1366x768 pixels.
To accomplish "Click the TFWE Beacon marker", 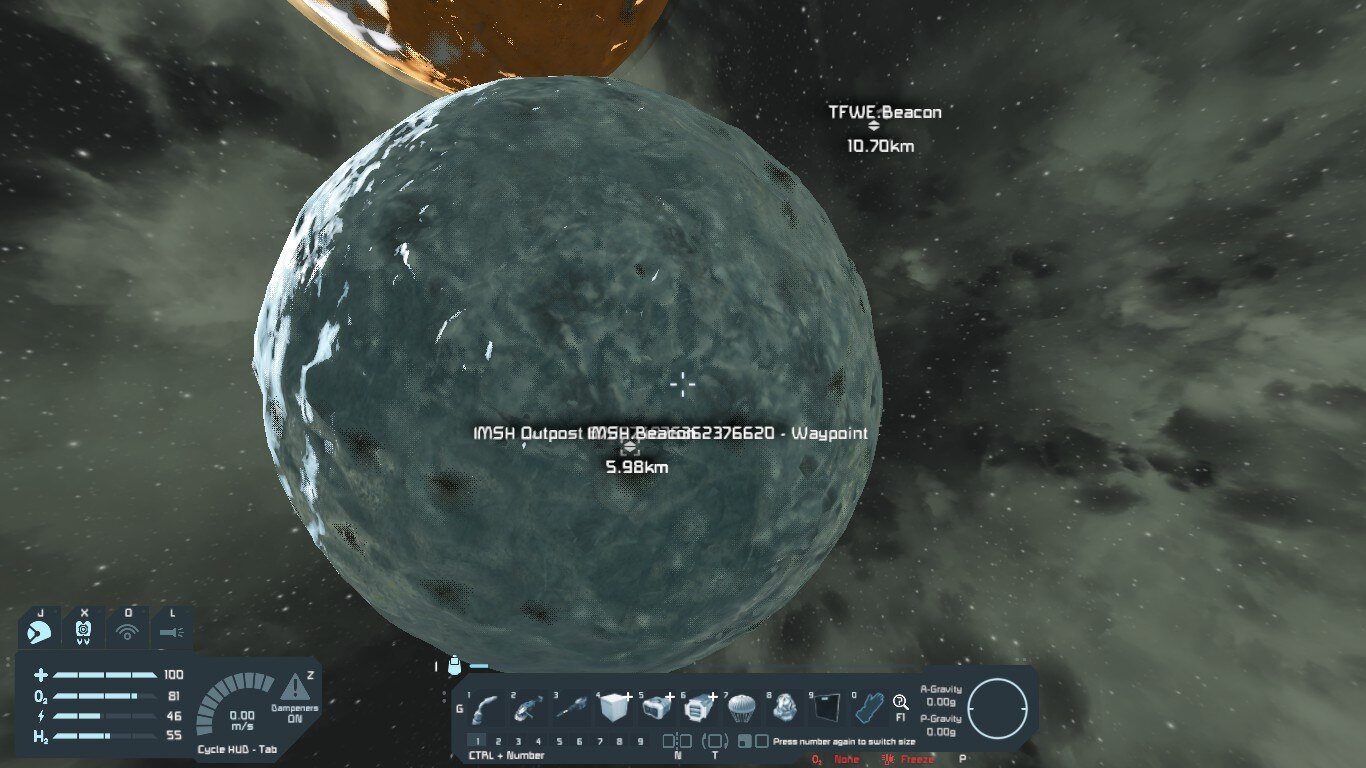I will [x=873, y=127].
